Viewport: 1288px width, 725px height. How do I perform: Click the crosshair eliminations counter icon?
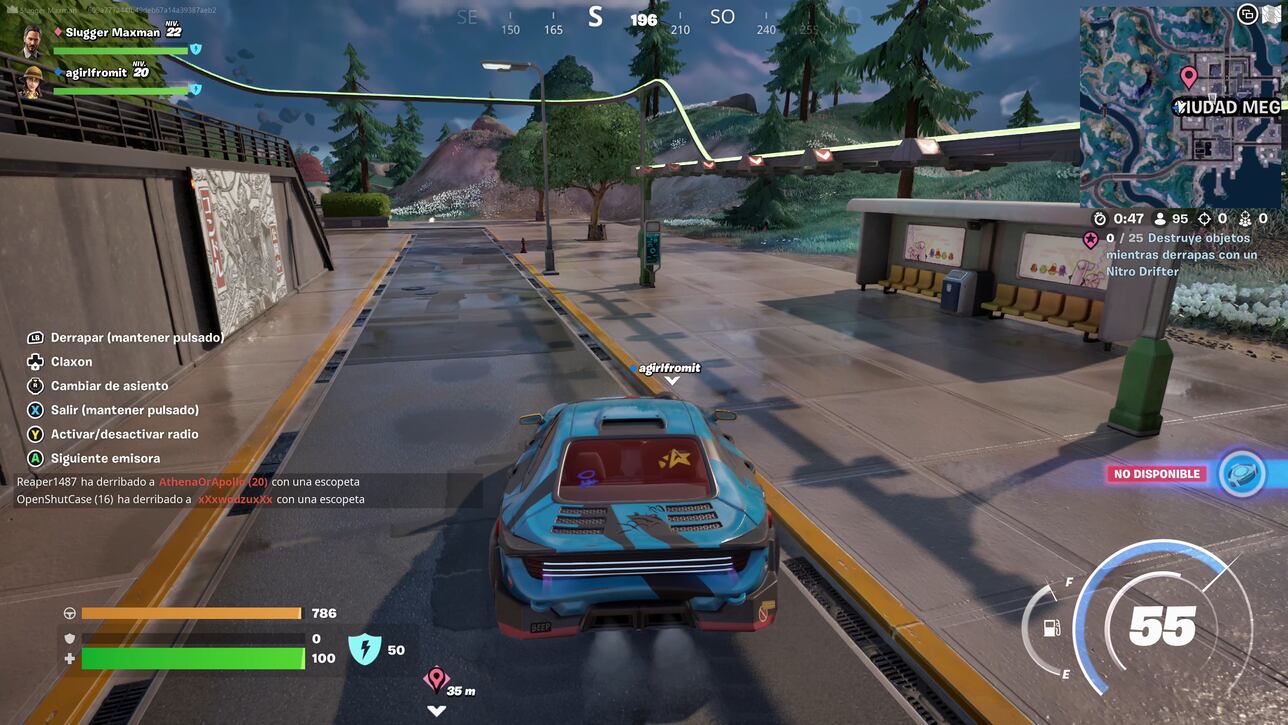(x=1203, y=217)
